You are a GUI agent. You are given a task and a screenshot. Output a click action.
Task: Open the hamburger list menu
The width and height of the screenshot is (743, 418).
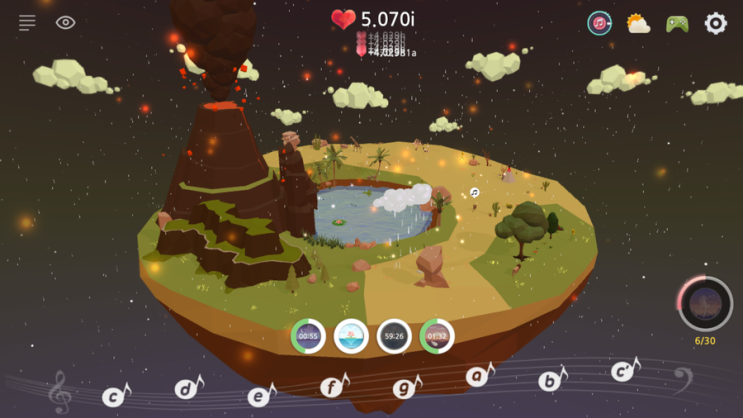[27, 22]
